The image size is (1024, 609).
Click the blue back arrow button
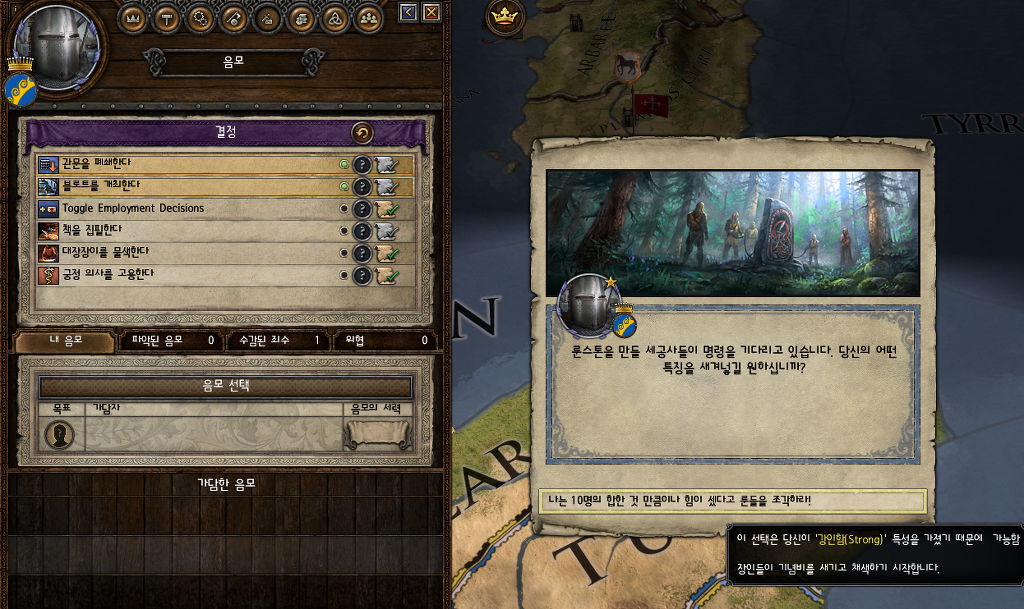tap(408, 12)
